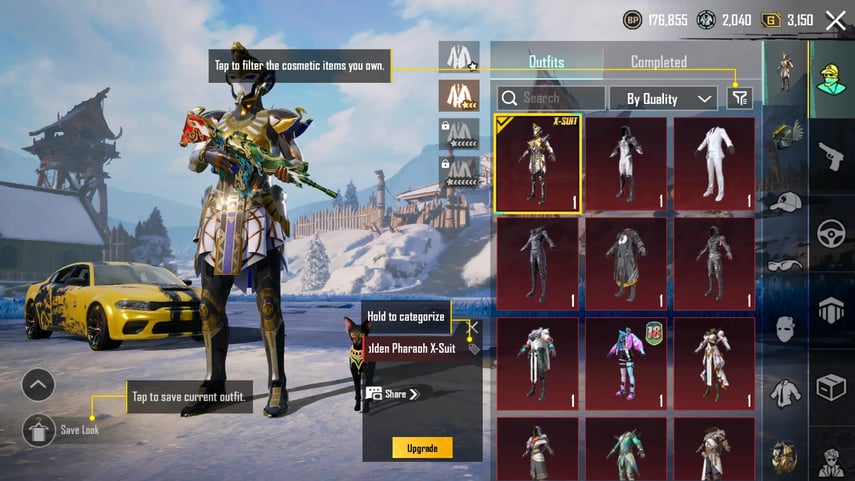
Task: Choose the all-white suit outfit thumbnail
Action: 714,163
